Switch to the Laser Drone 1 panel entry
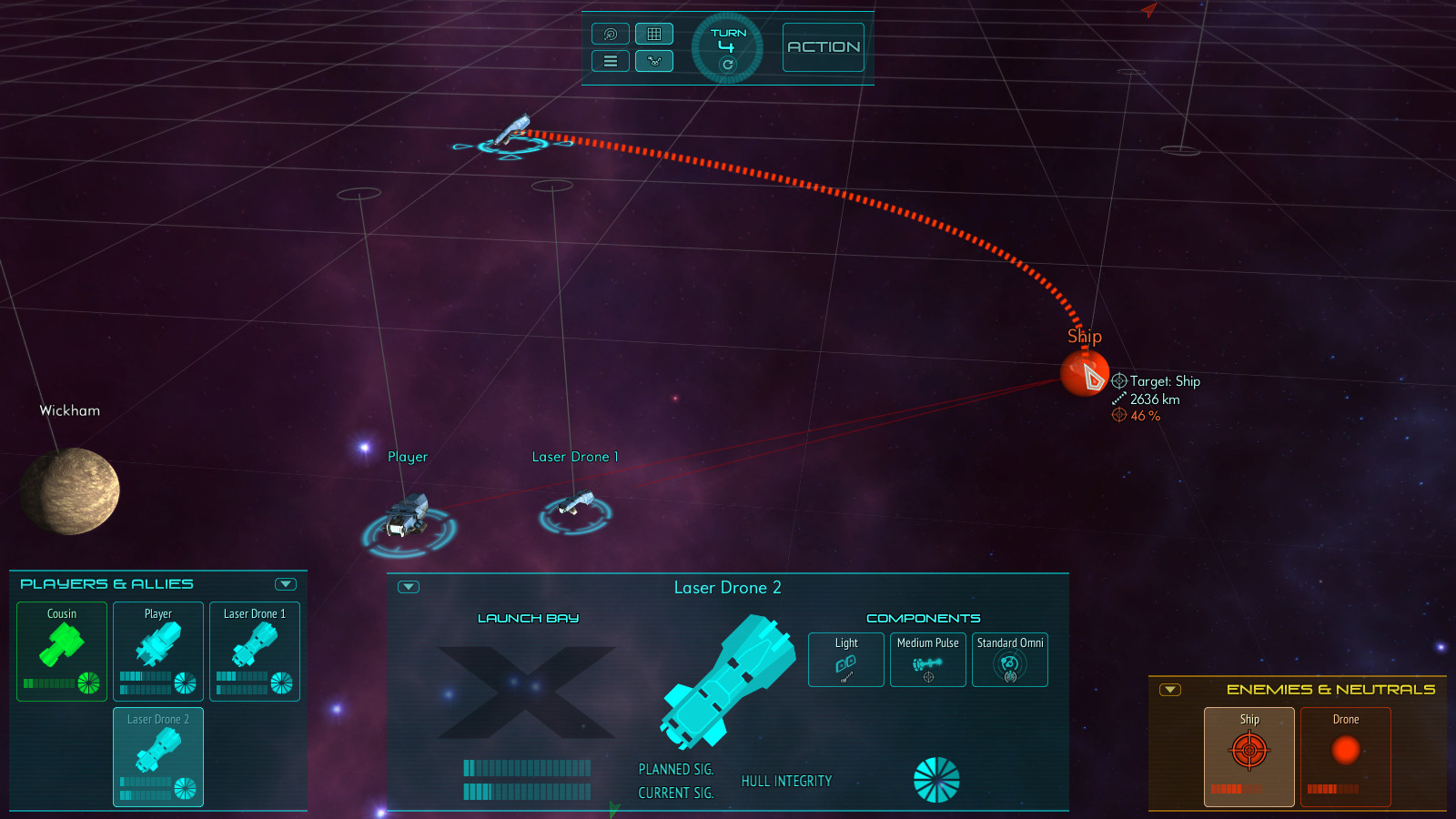The image size is (1456, 819). point(254,651)
